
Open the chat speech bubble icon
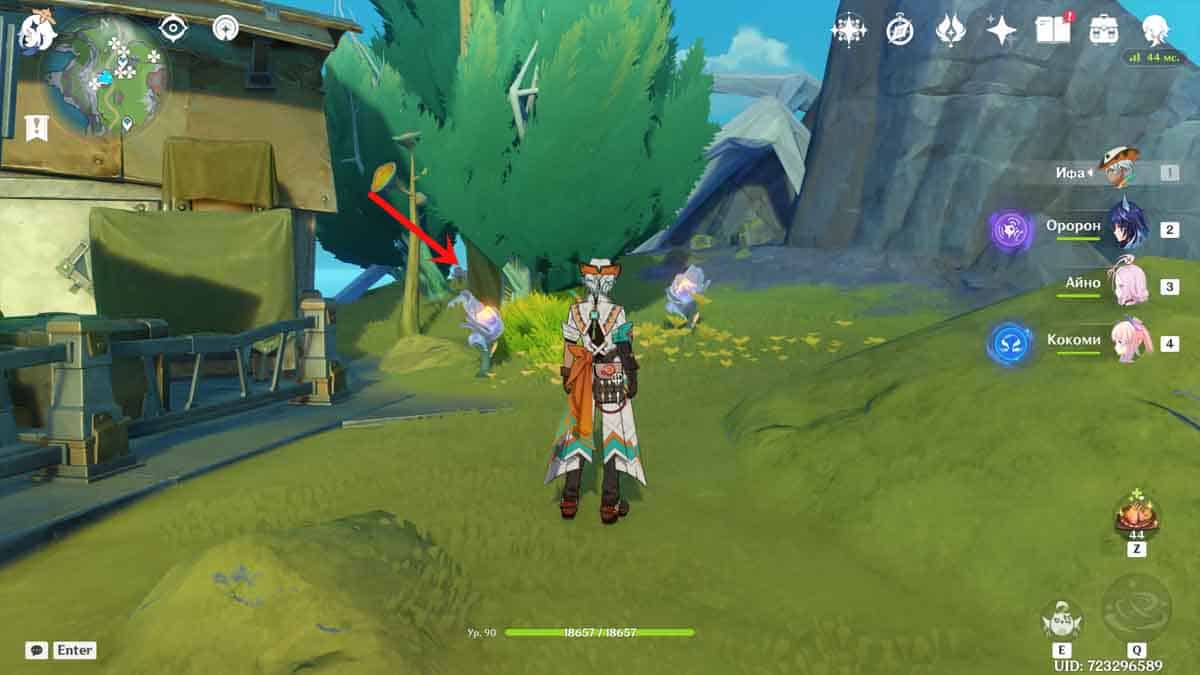coord(37,650)
